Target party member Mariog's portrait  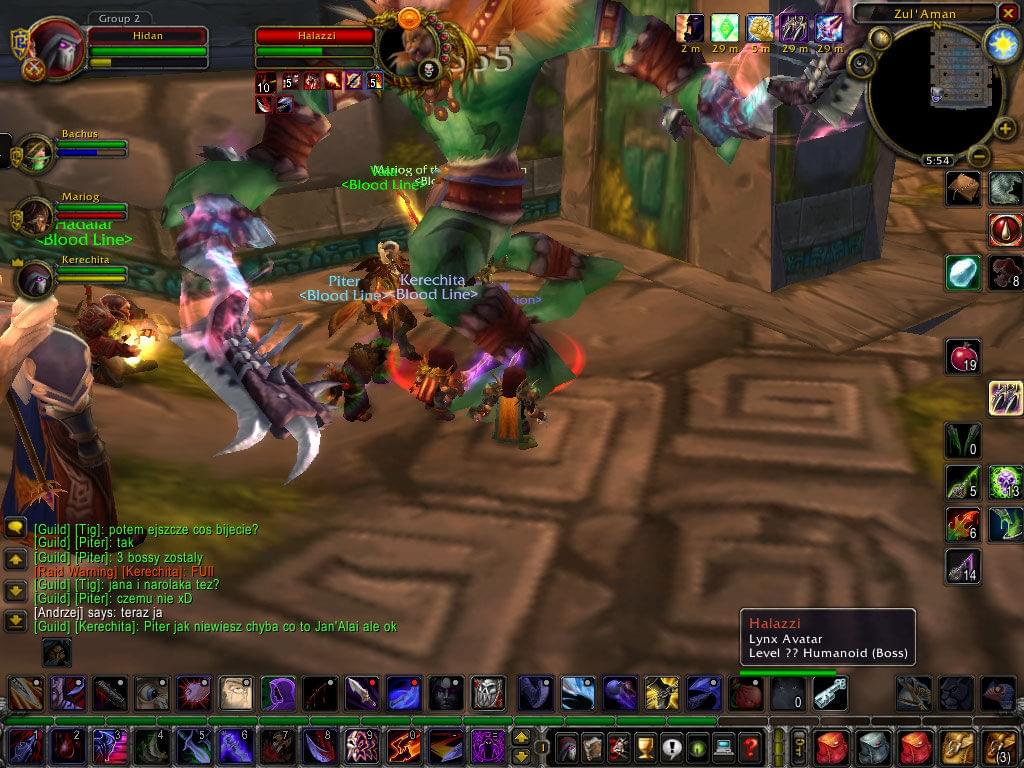[x=35, y=215]
